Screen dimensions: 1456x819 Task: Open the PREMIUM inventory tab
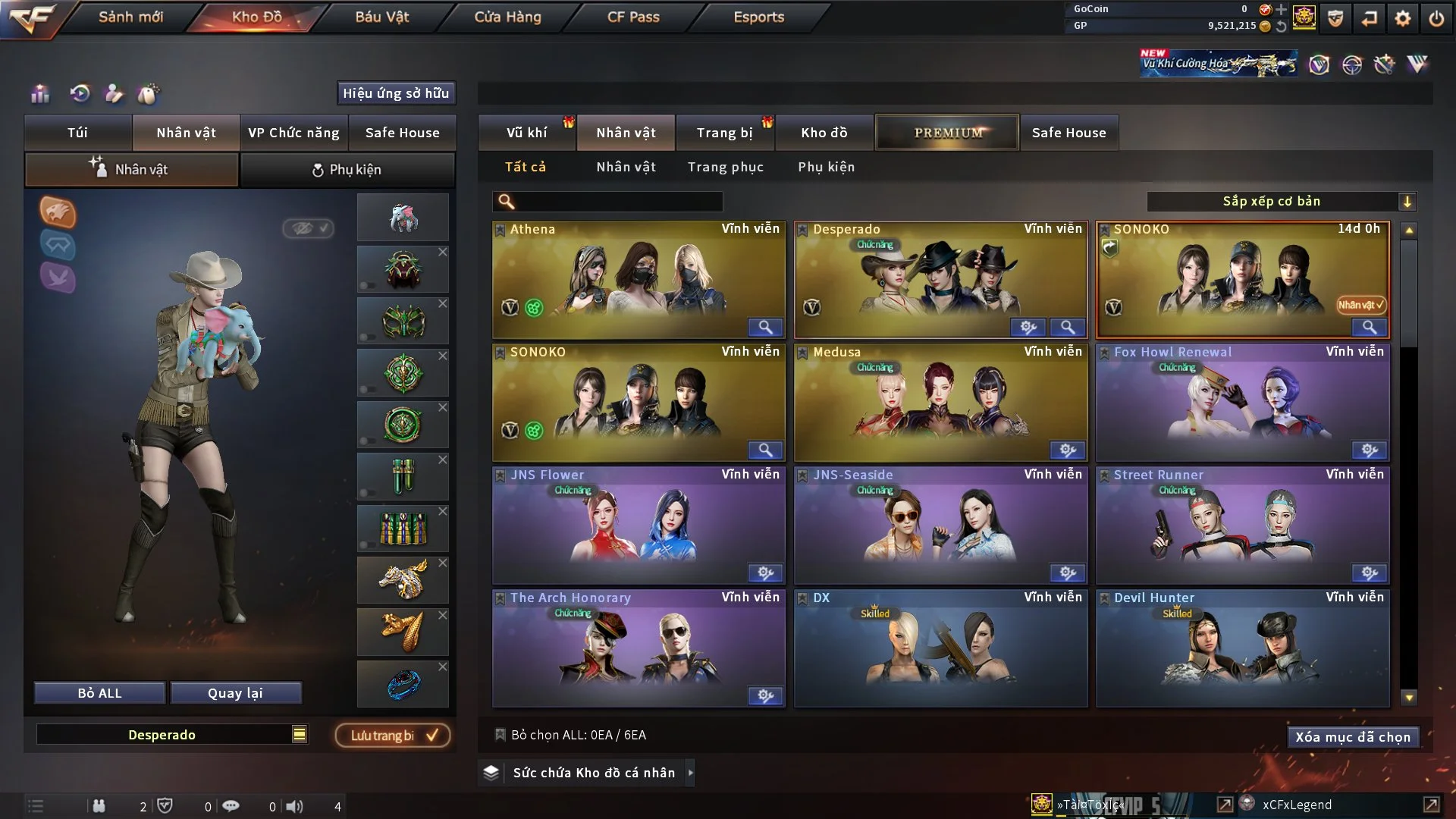947,132
